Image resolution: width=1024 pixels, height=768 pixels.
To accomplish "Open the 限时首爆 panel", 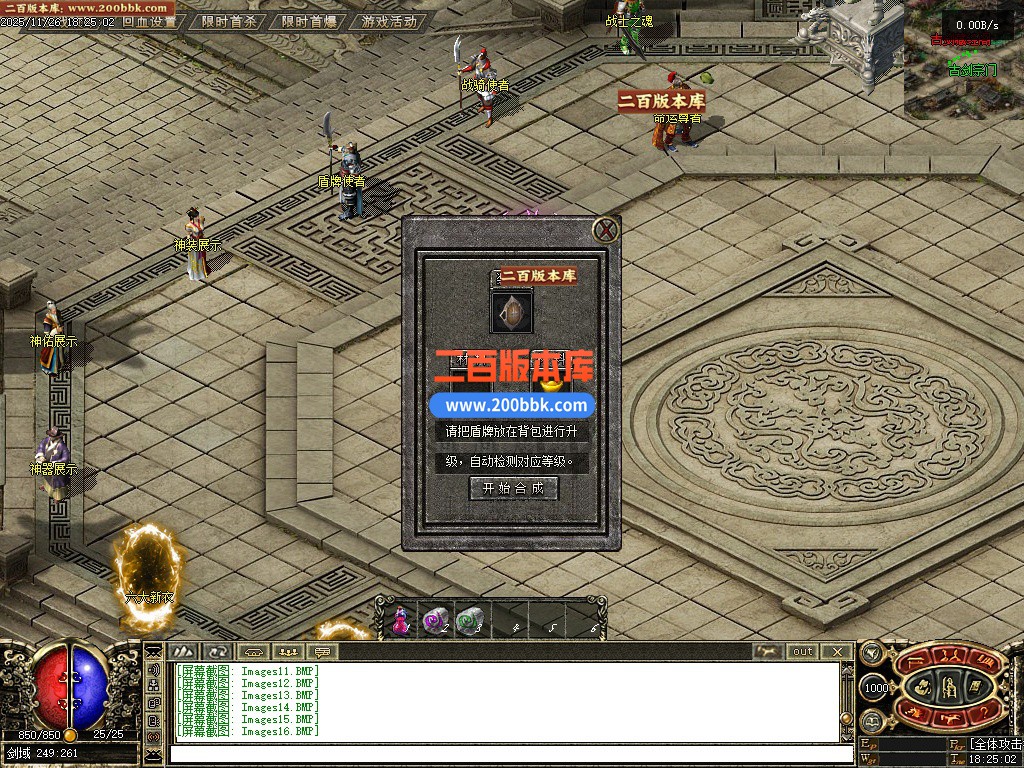I will (x=309, y=21).
